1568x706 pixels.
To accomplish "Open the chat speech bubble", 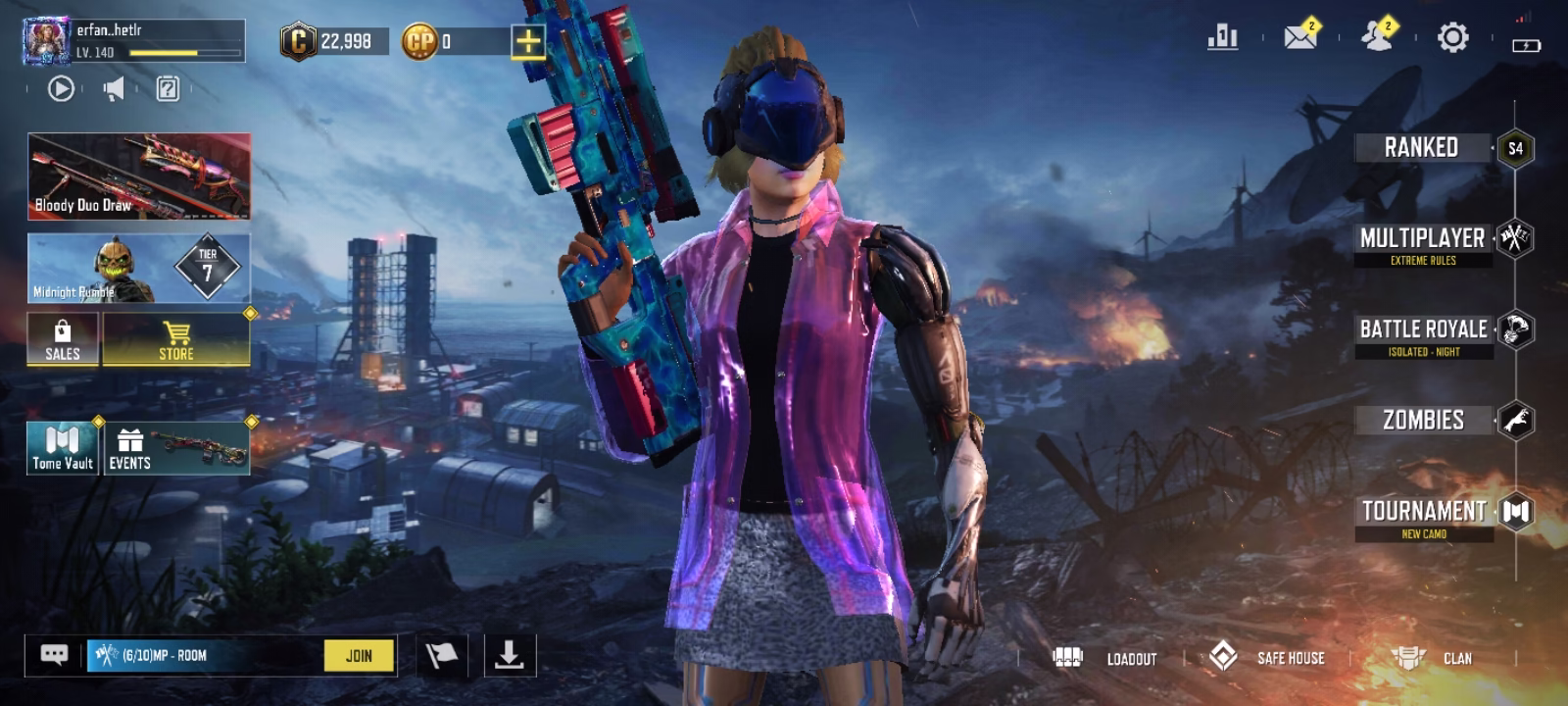I will (x=55, y=655).
